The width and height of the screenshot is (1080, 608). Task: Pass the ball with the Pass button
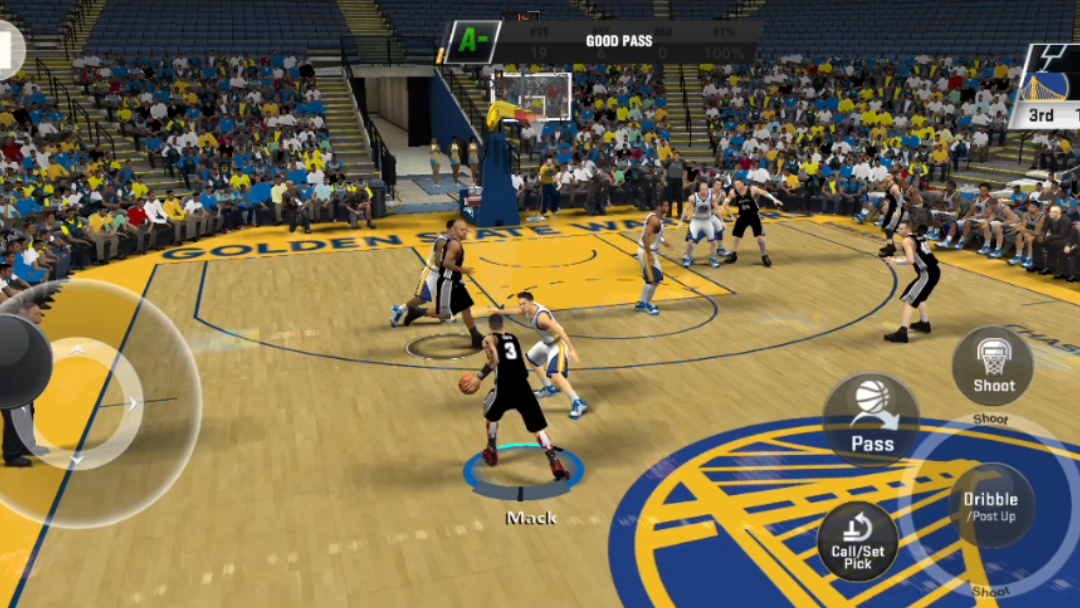point(871,419)
